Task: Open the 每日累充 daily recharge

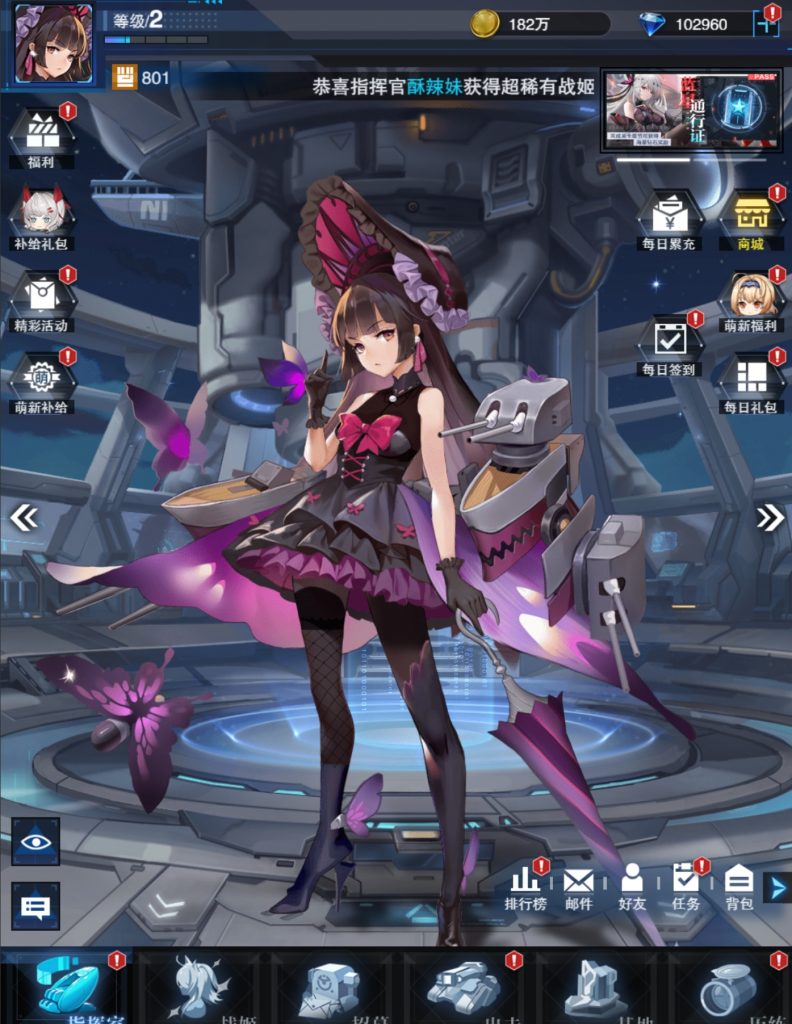Action: 669,218
